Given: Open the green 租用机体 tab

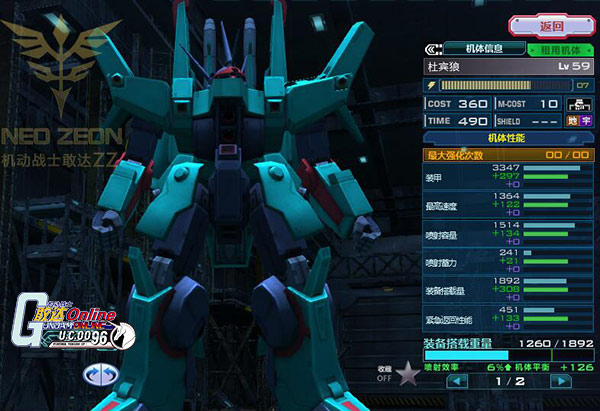Looking at the screenshot, I should (561, 48).
